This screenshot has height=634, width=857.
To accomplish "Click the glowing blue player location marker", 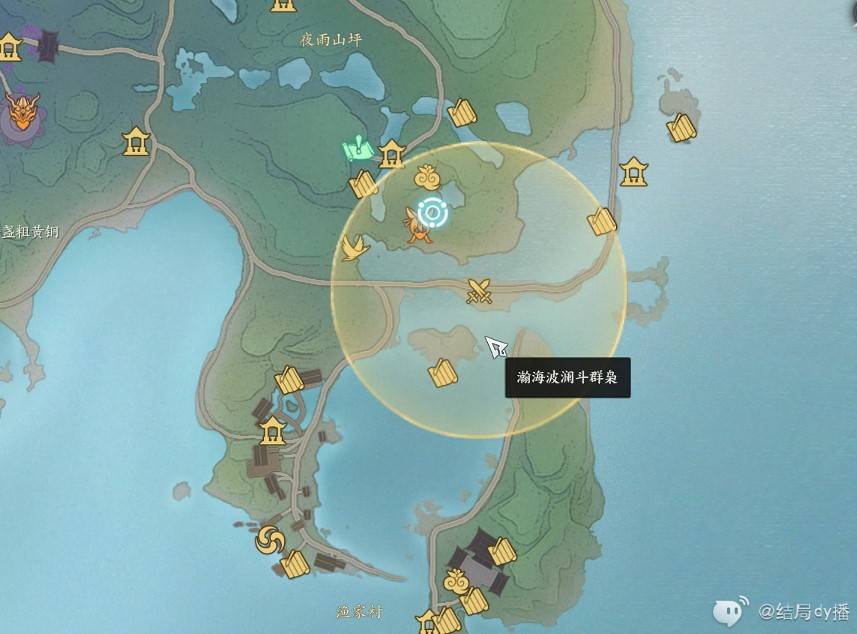I will (432, 211).
